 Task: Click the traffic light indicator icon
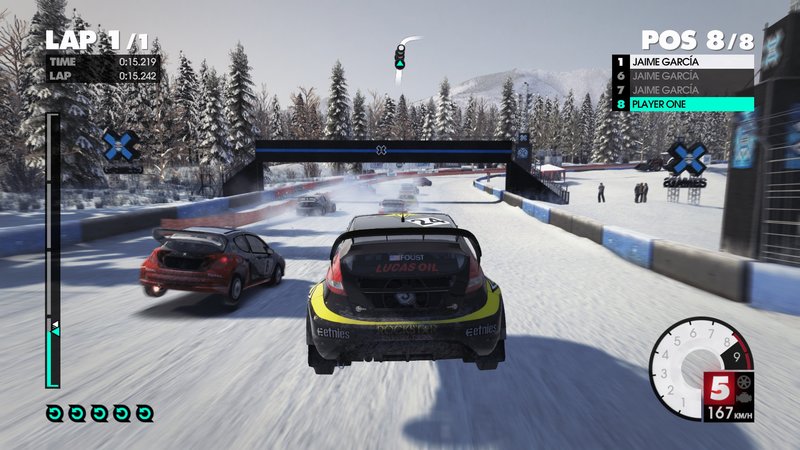[x=400, y=56]
